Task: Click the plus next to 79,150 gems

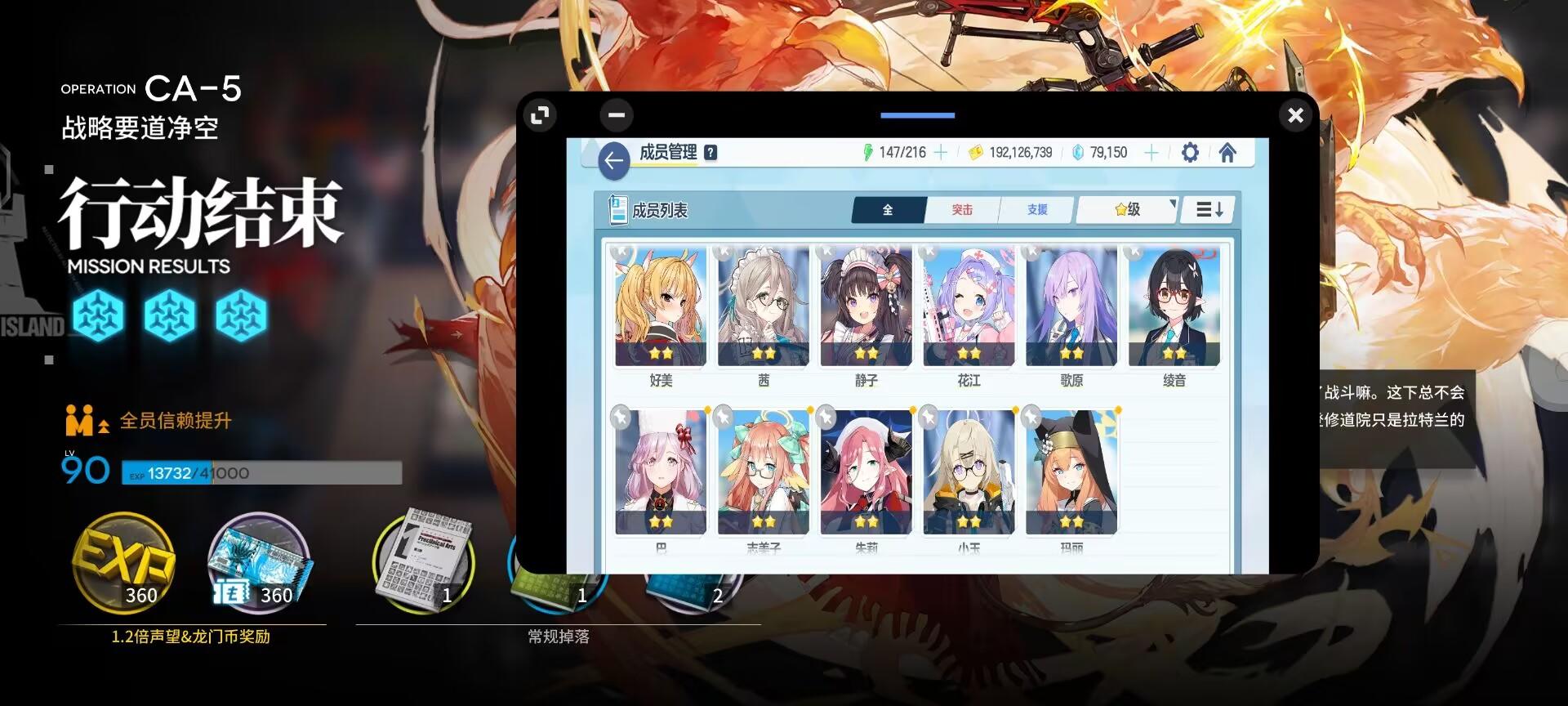Action: [1151, 152]
